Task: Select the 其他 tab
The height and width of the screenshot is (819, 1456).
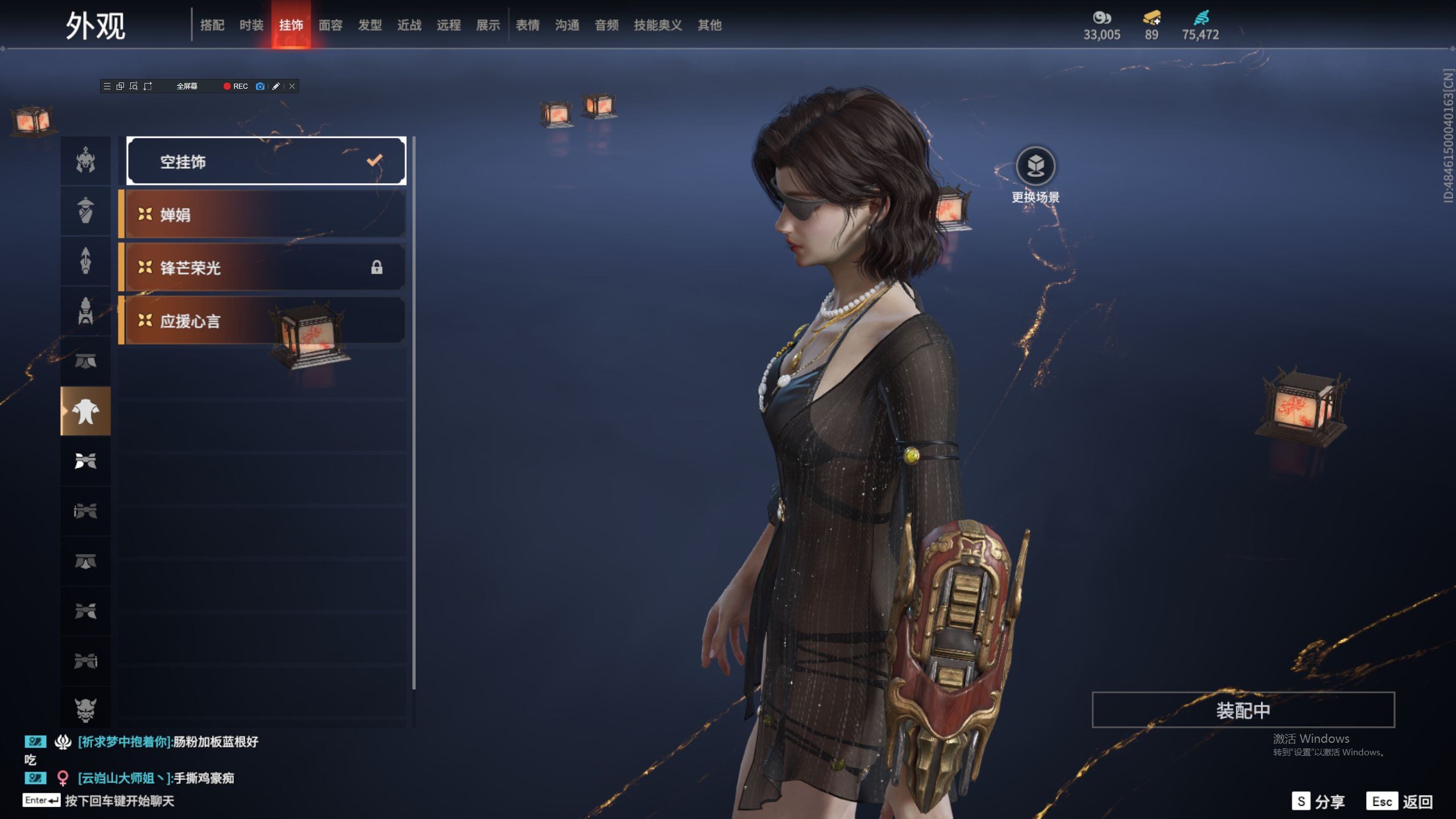Action: pyautogui.click(x=710, y=25)
